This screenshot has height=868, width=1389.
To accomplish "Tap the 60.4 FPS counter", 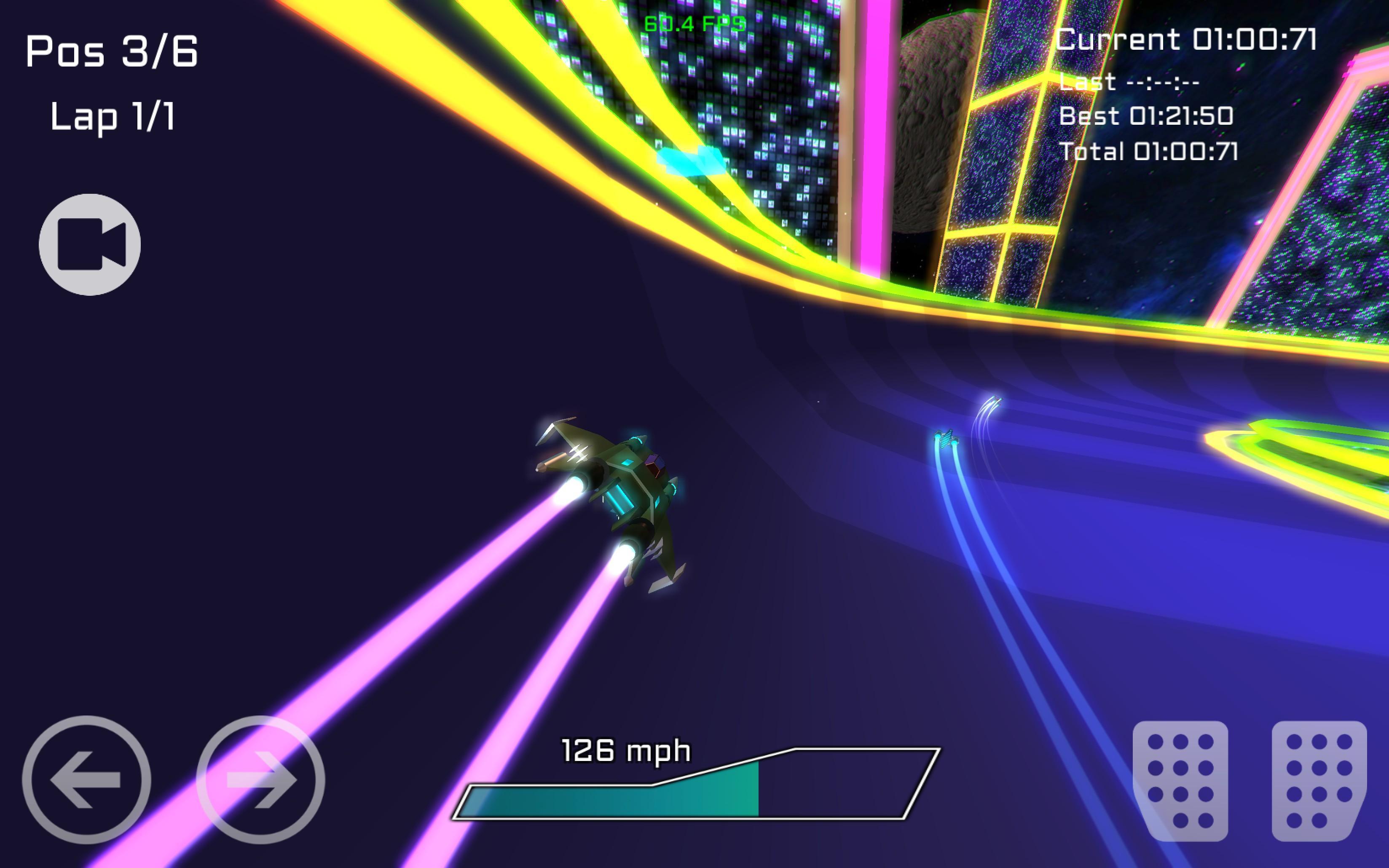I will tap(694, 24).
